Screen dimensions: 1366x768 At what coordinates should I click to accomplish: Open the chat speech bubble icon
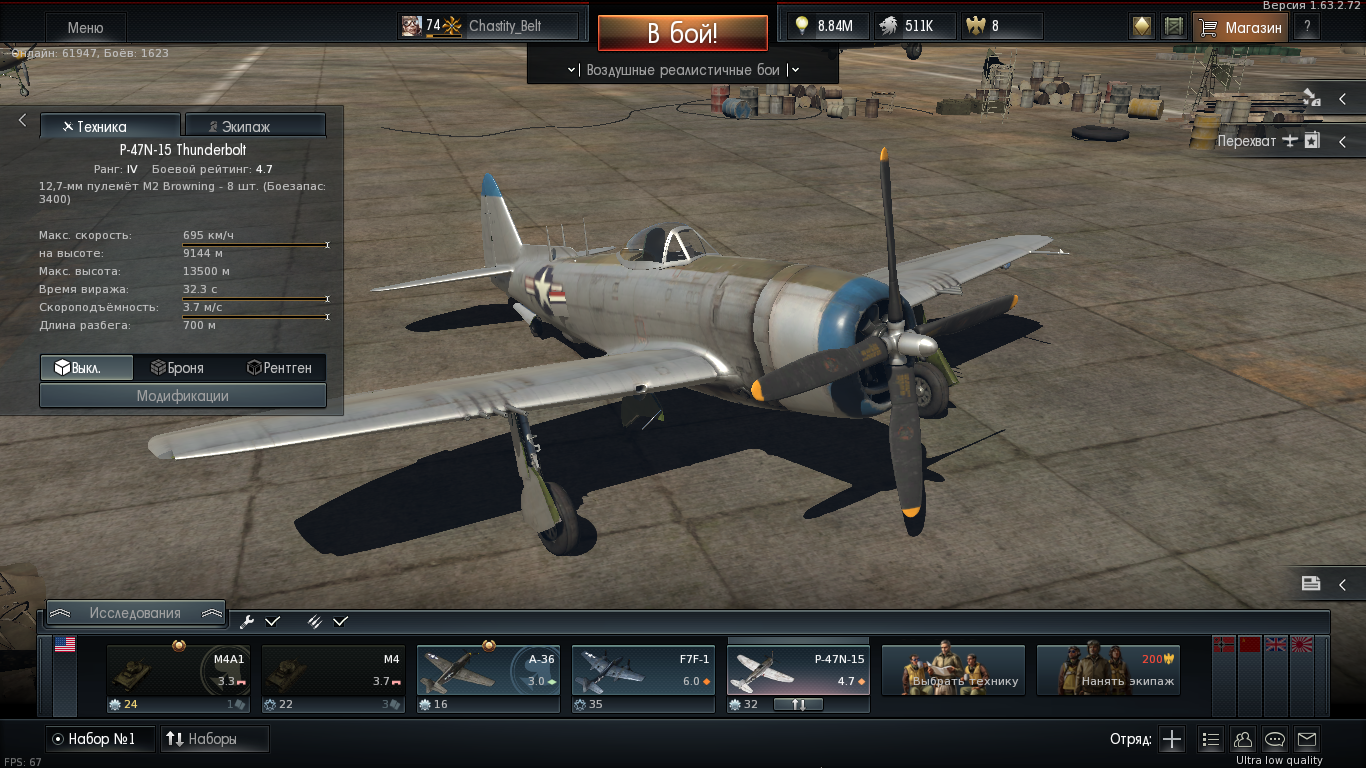[x=1275, y=740]
